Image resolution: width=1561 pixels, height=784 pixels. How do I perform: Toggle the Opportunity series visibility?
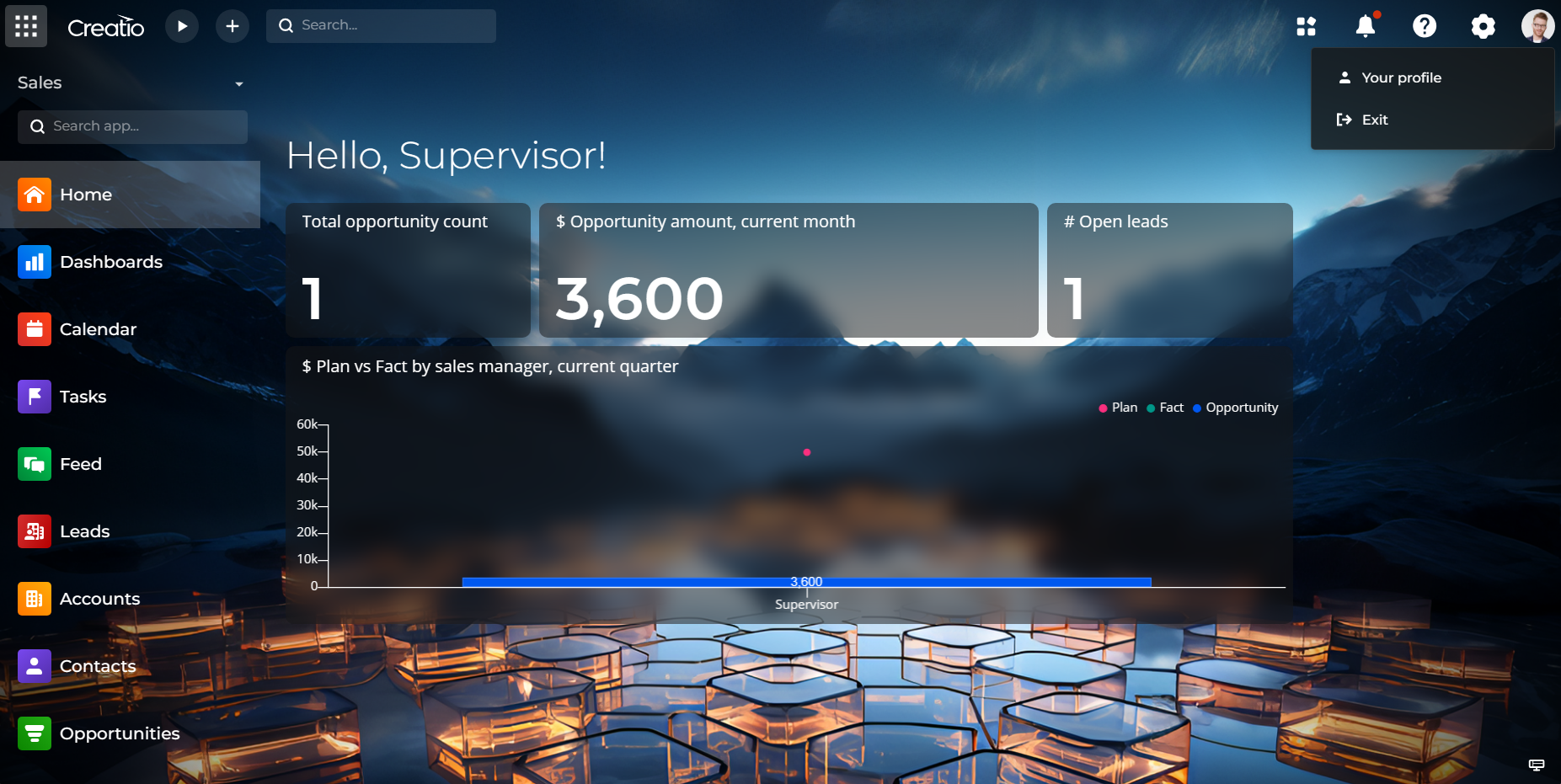click(1235, 408)
